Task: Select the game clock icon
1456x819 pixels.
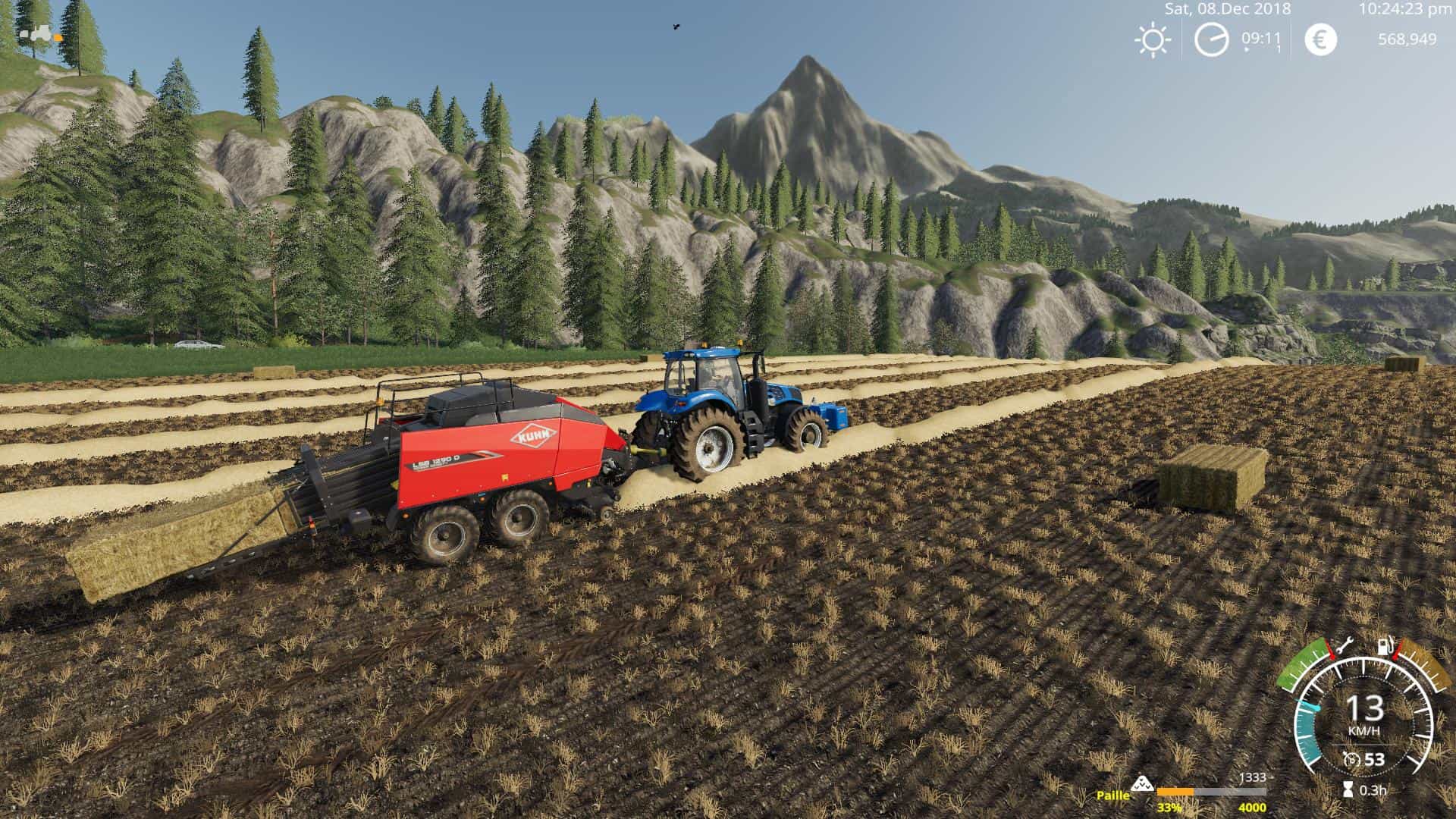Action: pyautogui.click(x=1211, y=39)
